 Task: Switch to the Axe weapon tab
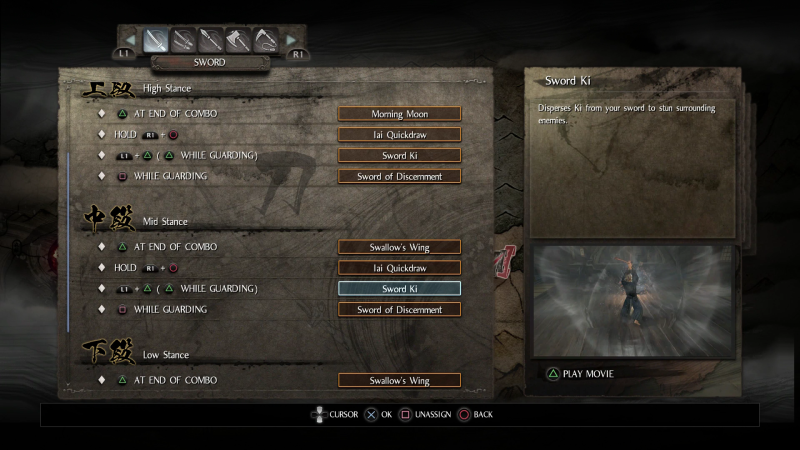[x=239, y=40]
